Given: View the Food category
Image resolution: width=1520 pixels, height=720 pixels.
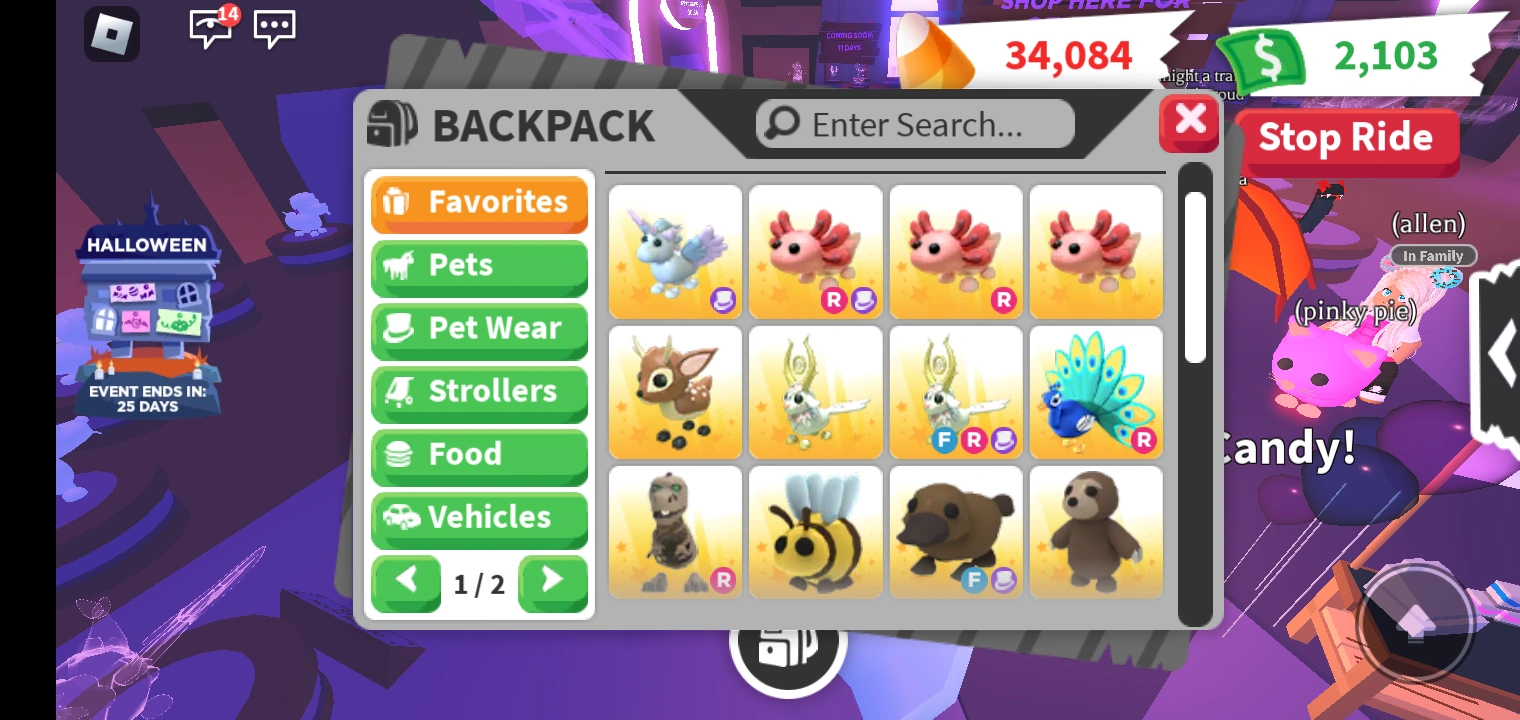Looking at the screenshot, I should (x=478, y=455).
